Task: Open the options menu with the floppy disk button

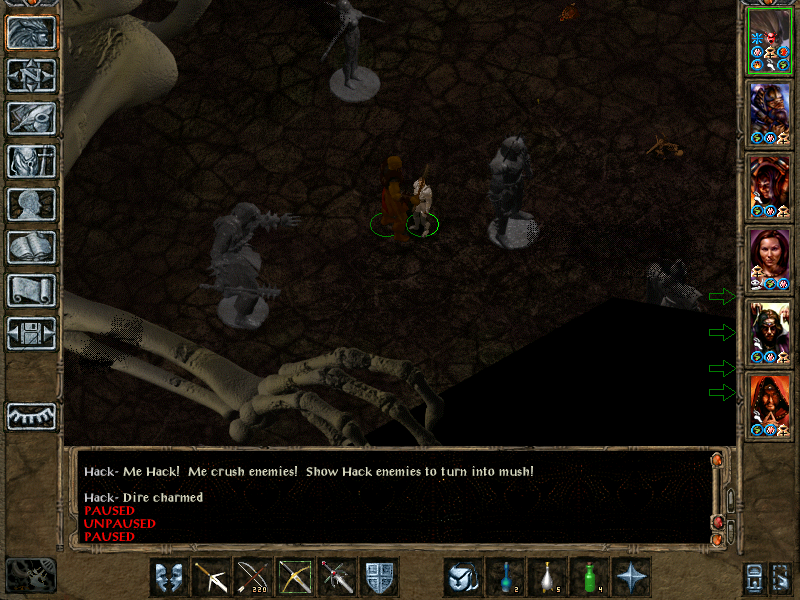Action: pyautogui.click(x=31, y=333)
